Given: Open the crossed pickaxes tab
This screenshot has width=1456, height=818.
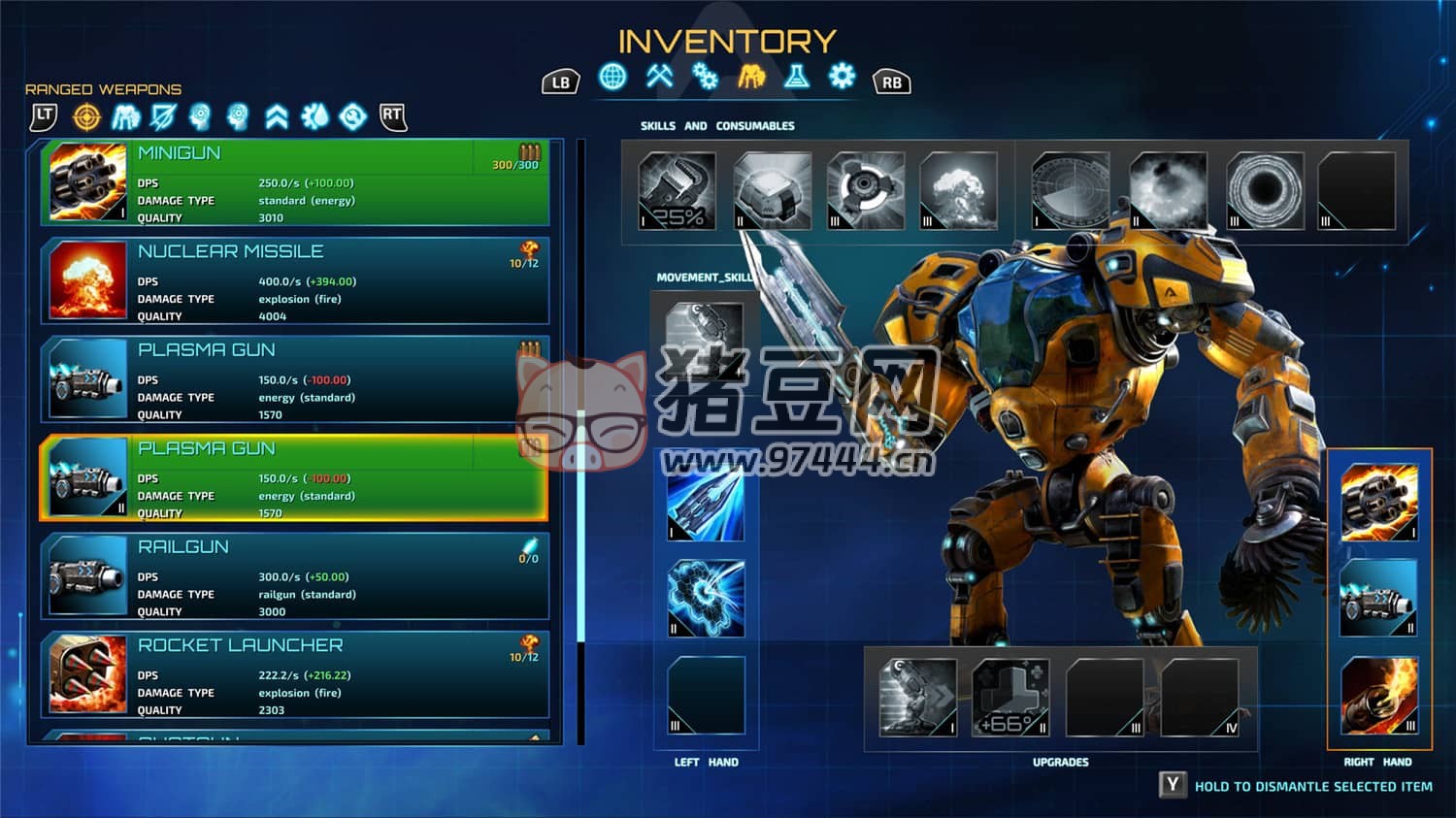Looking at the screenshot, I should pyautogui.click(x=660, y=77).
